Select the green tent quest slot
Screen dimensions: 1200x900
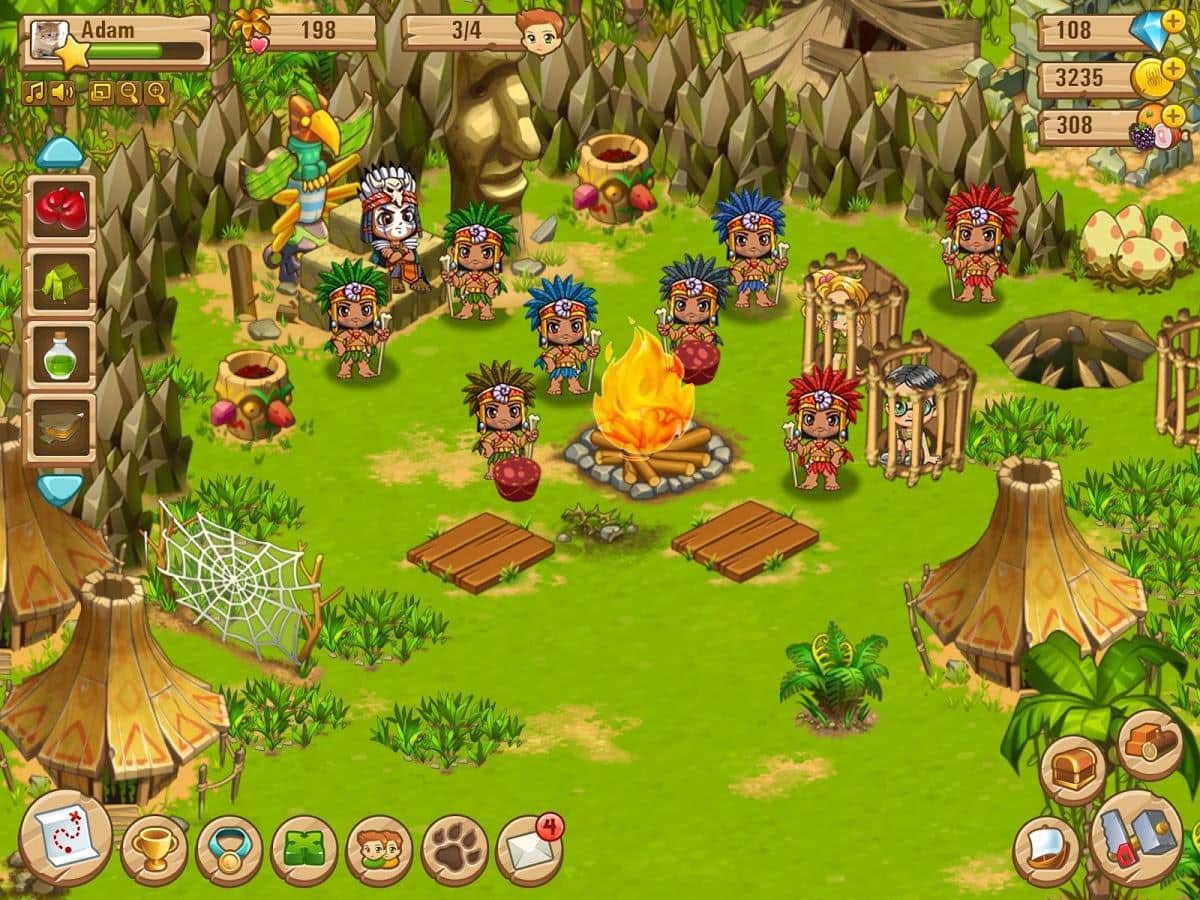(x=60, y=283)
